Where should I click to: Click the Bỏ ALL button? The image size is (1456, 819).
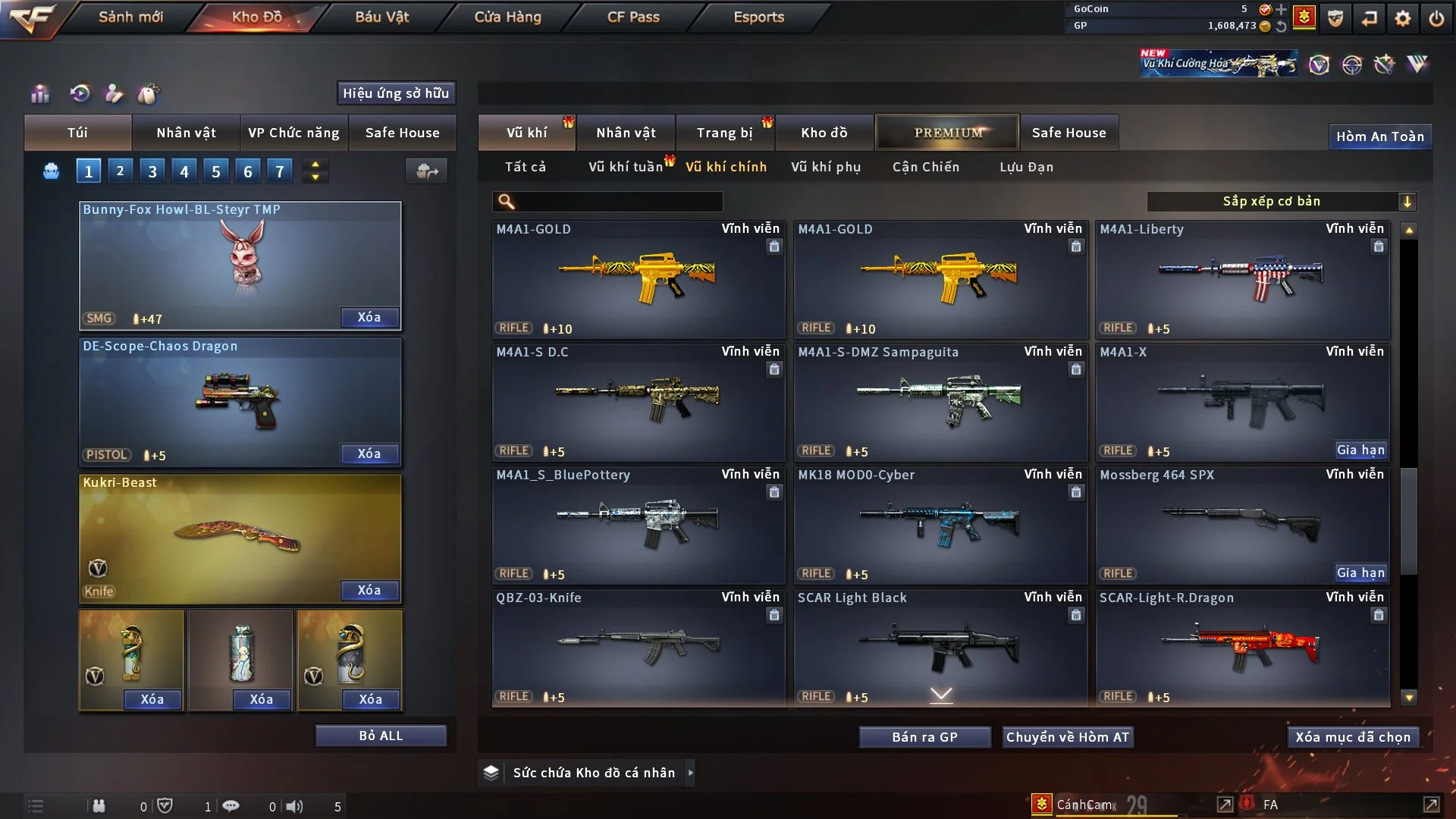(x=381, y=736)
